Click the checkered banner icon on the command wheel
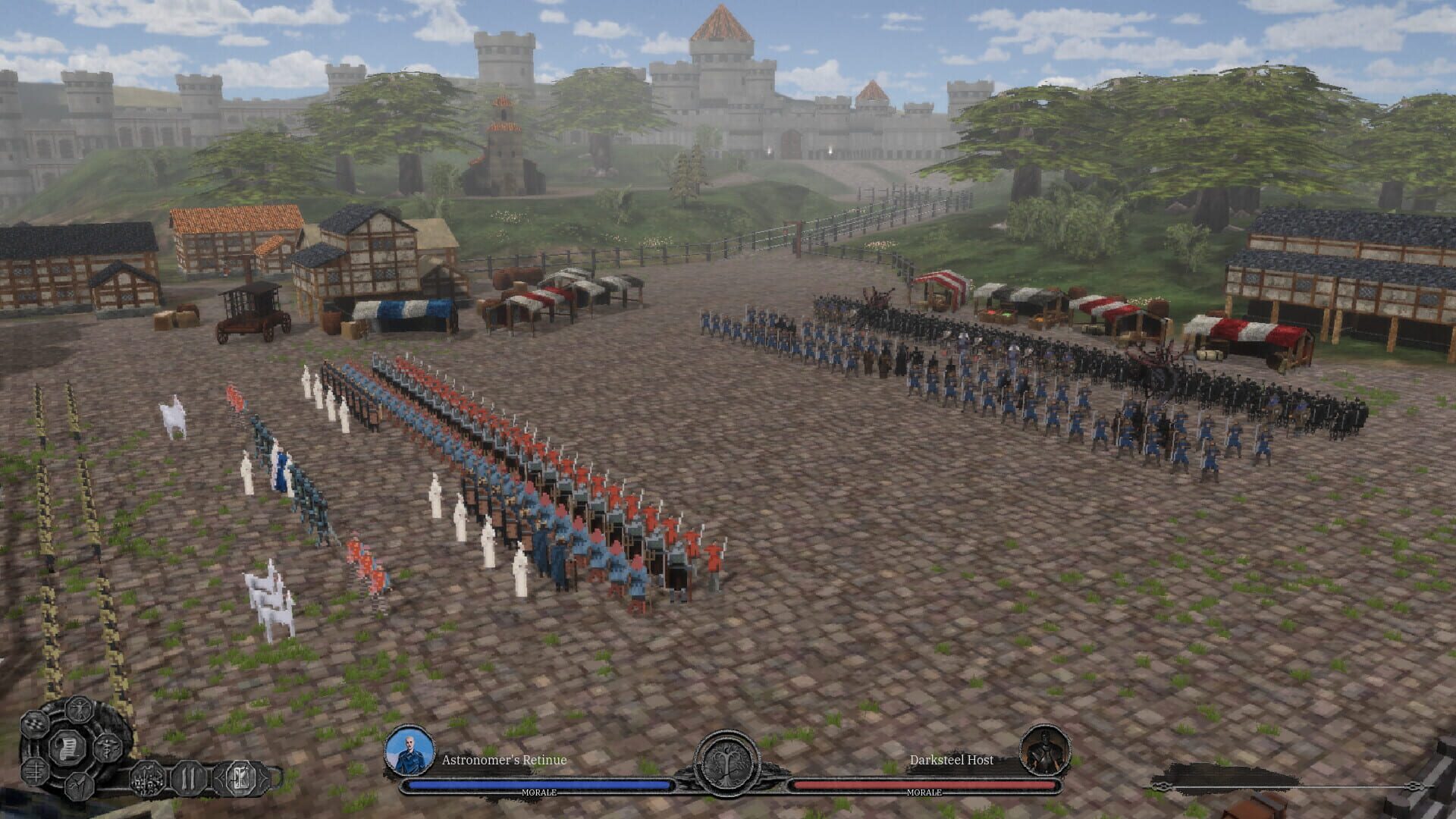The width and height of the screenshot is (1456, 819). click(x=33, y=724)
